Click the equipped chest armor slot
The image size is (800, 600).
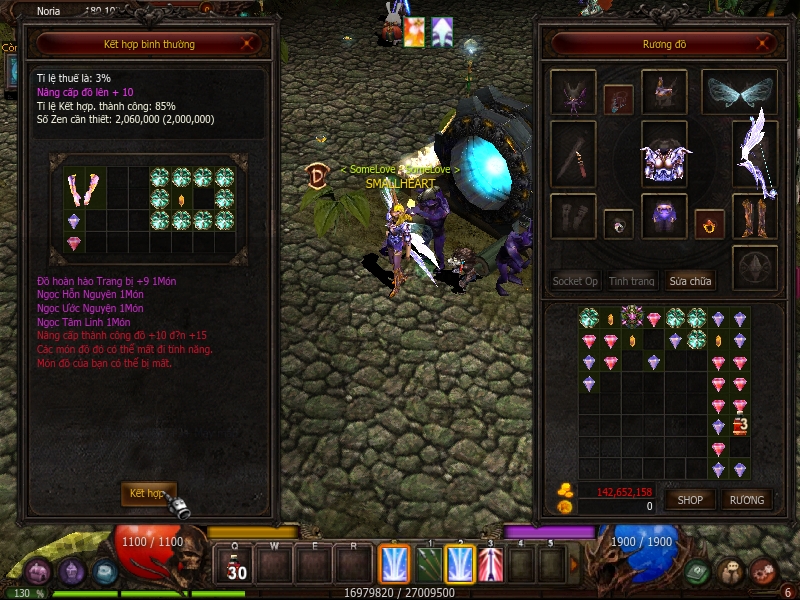pyautogui.click(x=664, y=154)
